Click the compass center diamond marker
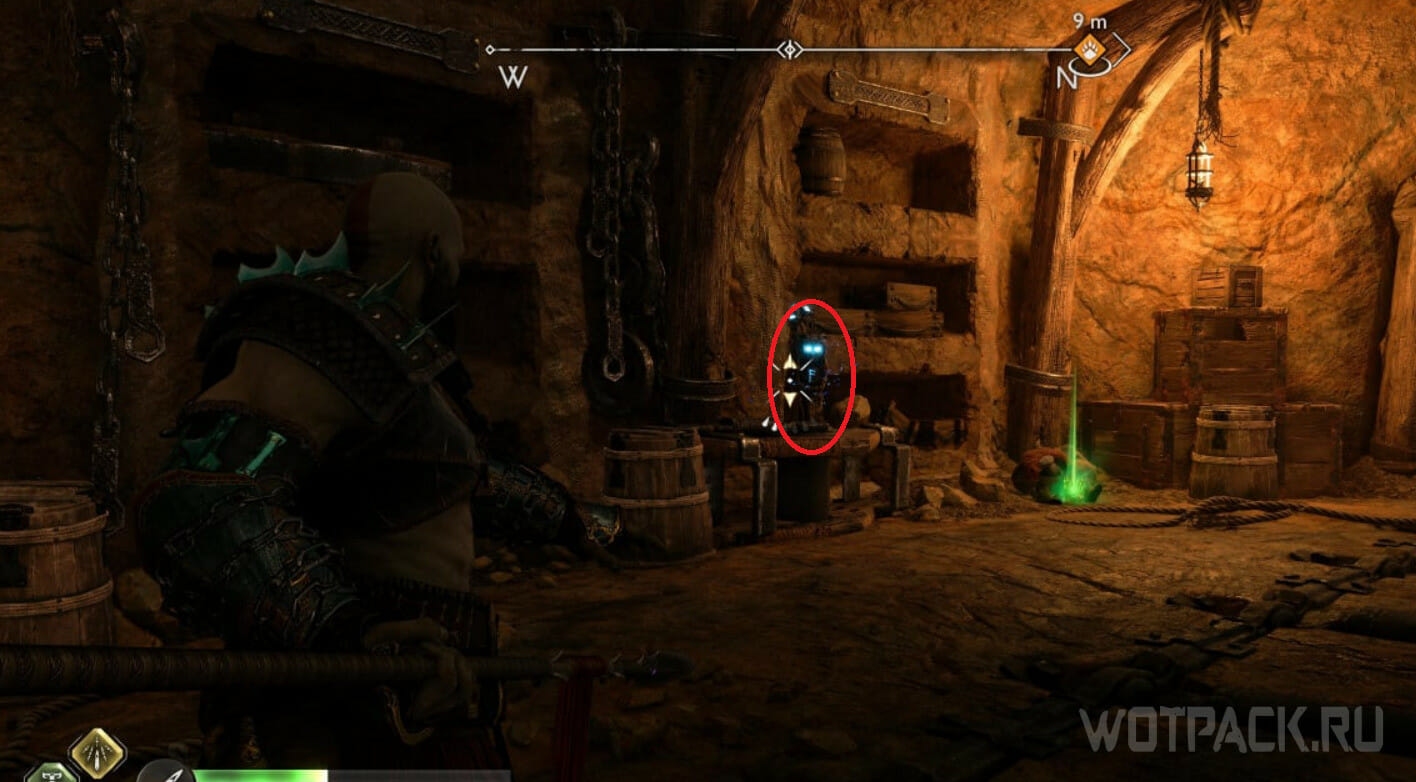This screenshot has height=782, width=1416. 790,49
